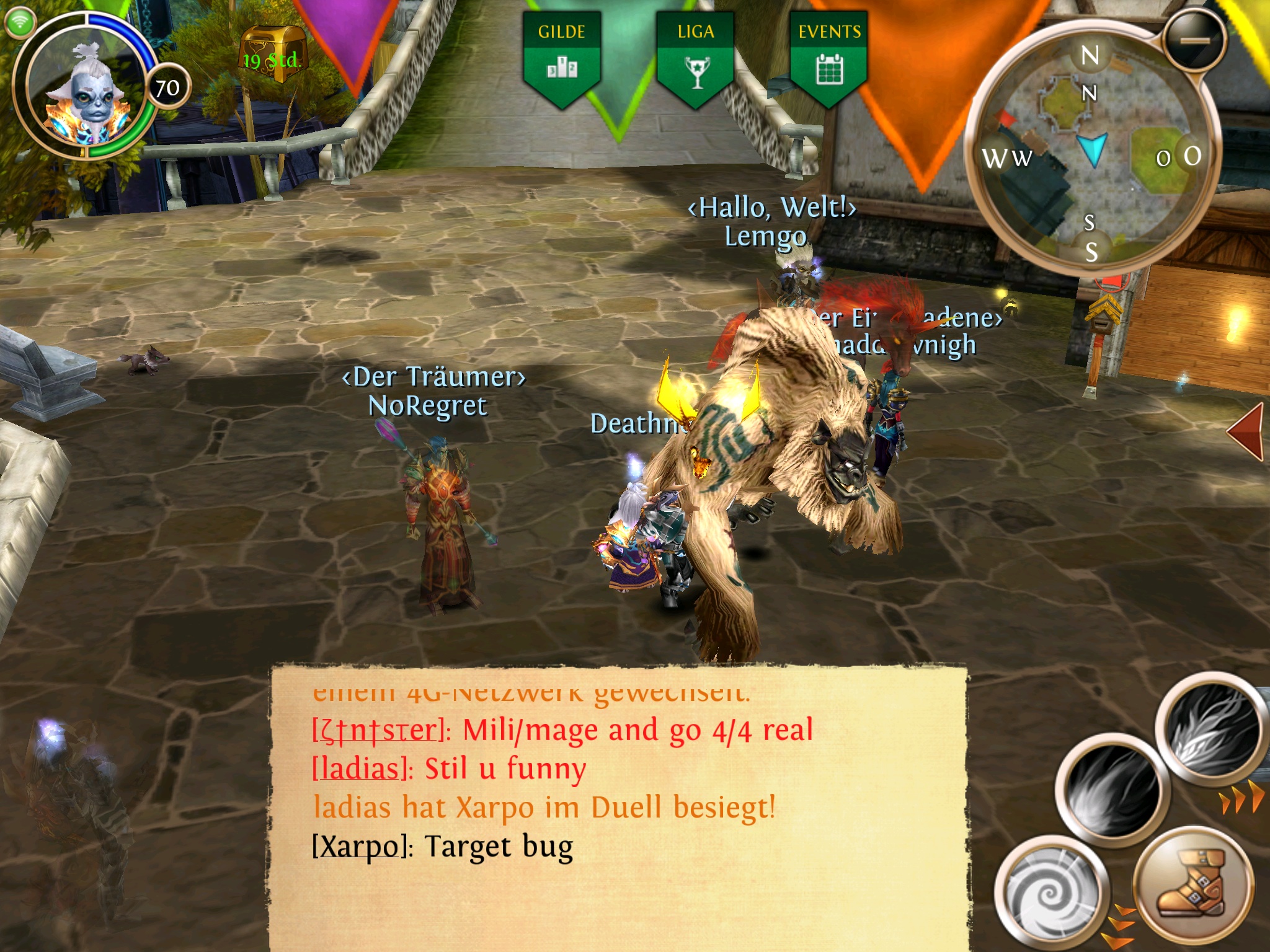
Task: Expand the red side panel arrow
Action: [x=1246, y=431]
